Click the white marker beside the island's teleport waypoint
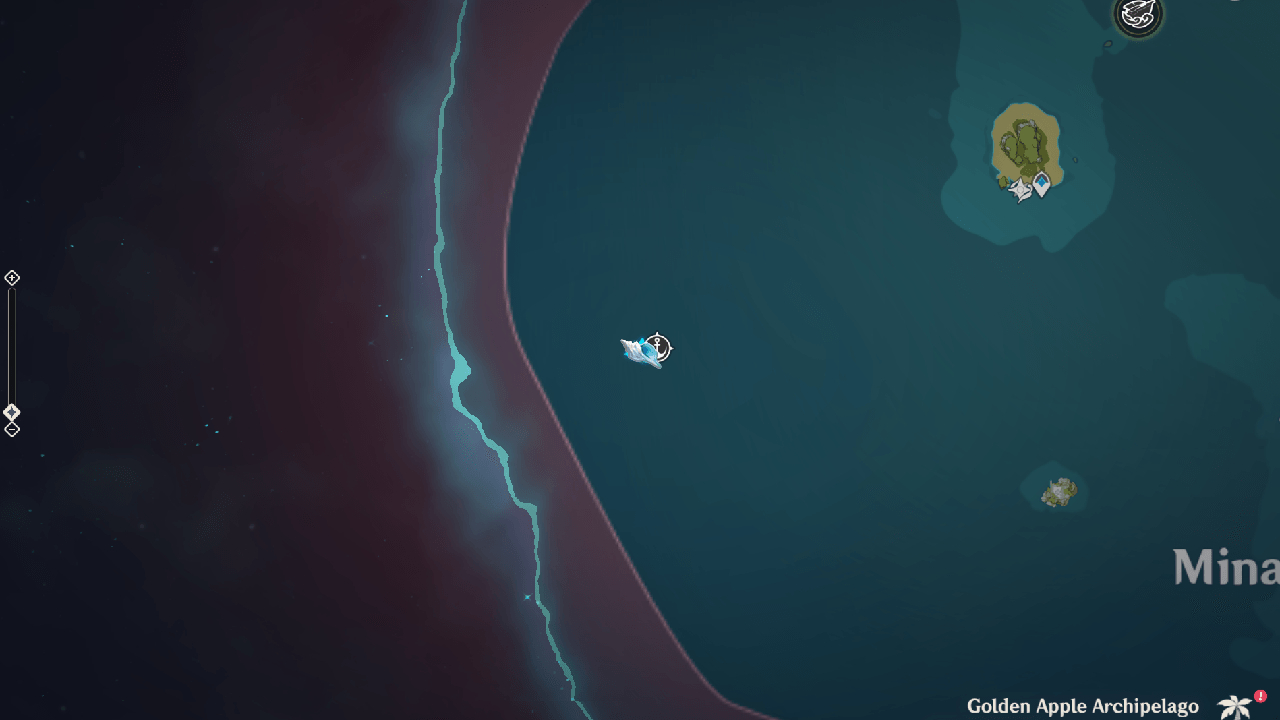 click(x=1021, y=189)
